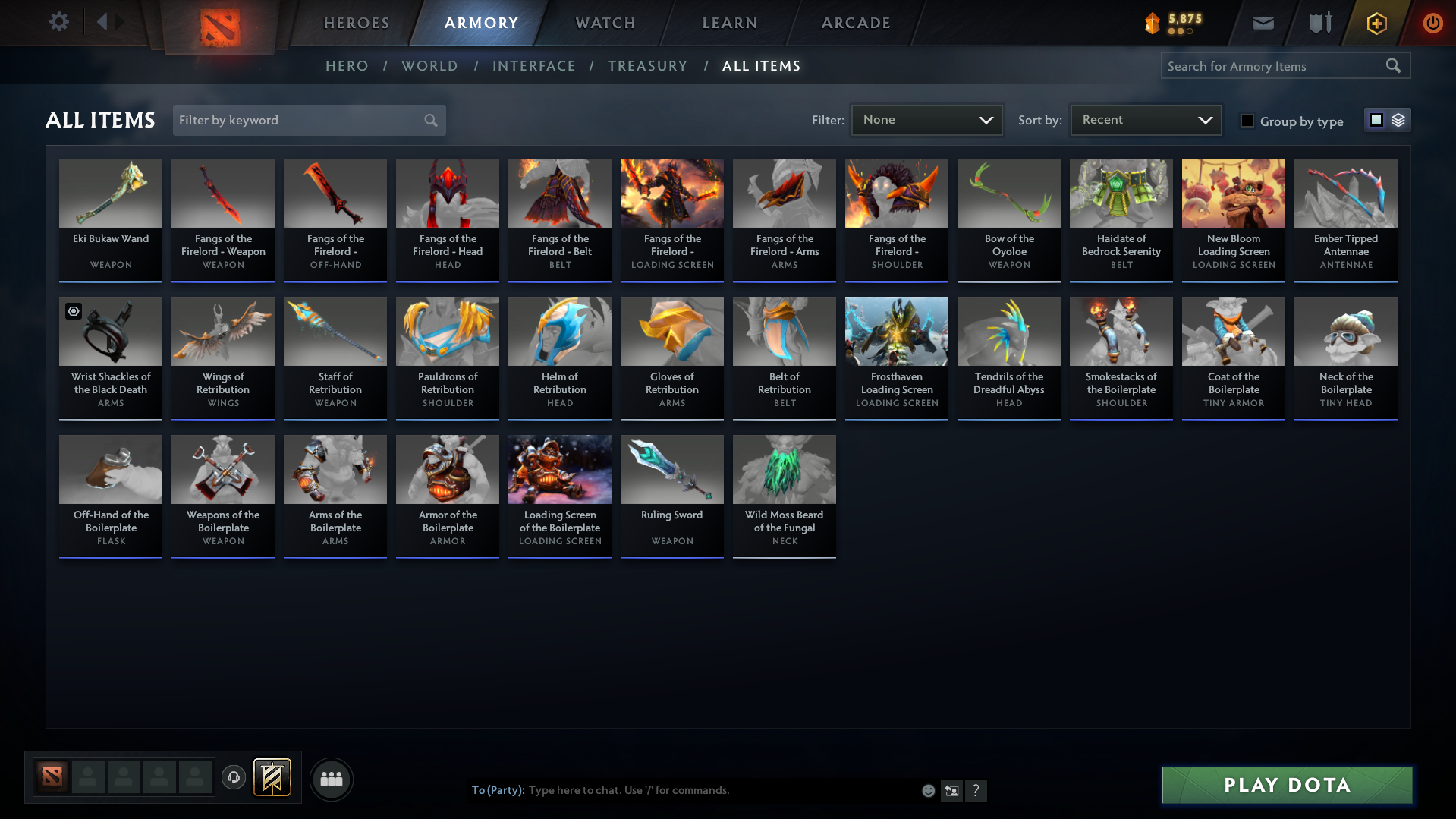Click the armory search magnifying glass
Image resolution: width=1456 pixels, height=819 pixels.
1393,65
